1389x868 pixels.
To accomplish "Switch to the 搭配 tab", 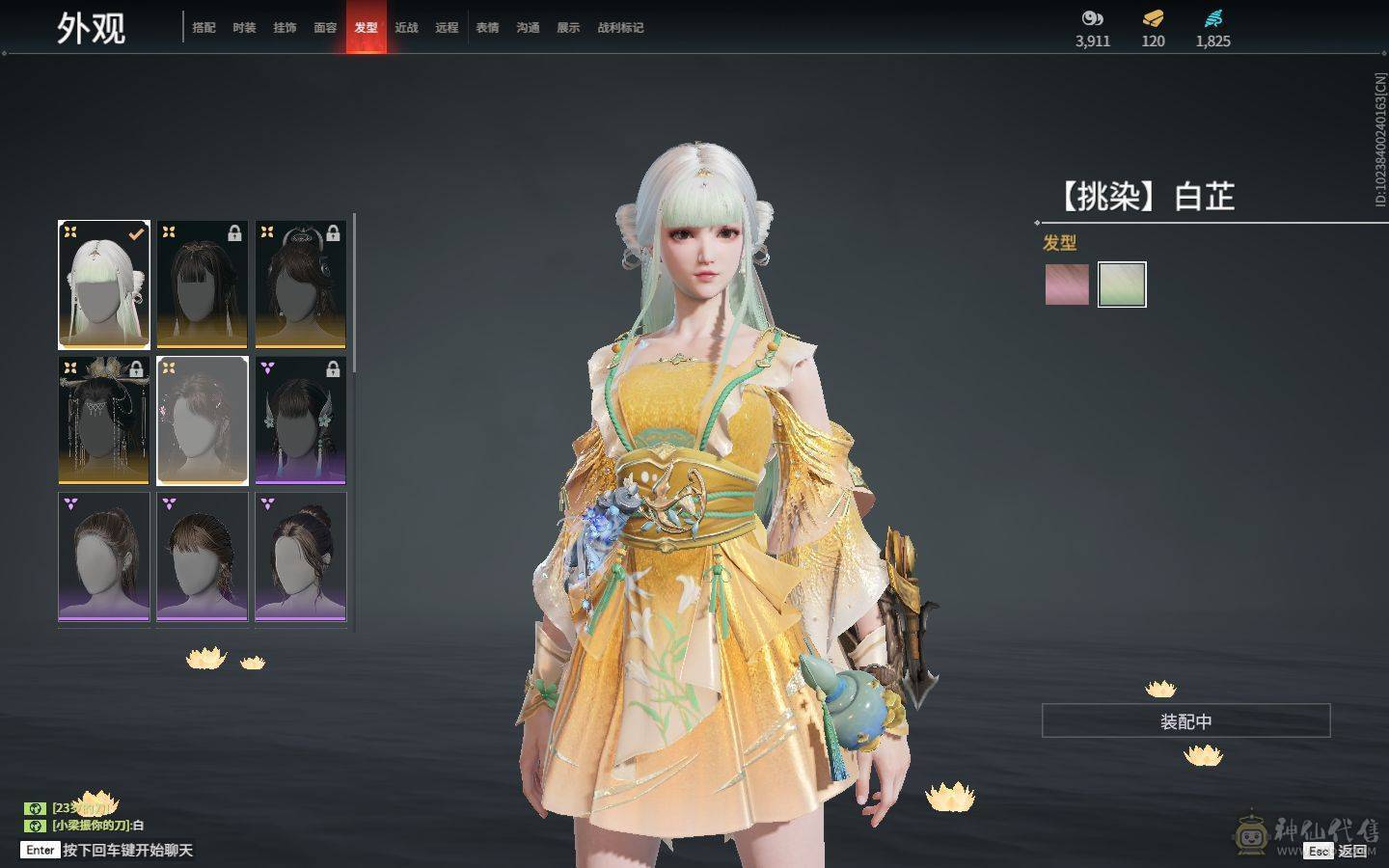I will (x=204, y=28).
